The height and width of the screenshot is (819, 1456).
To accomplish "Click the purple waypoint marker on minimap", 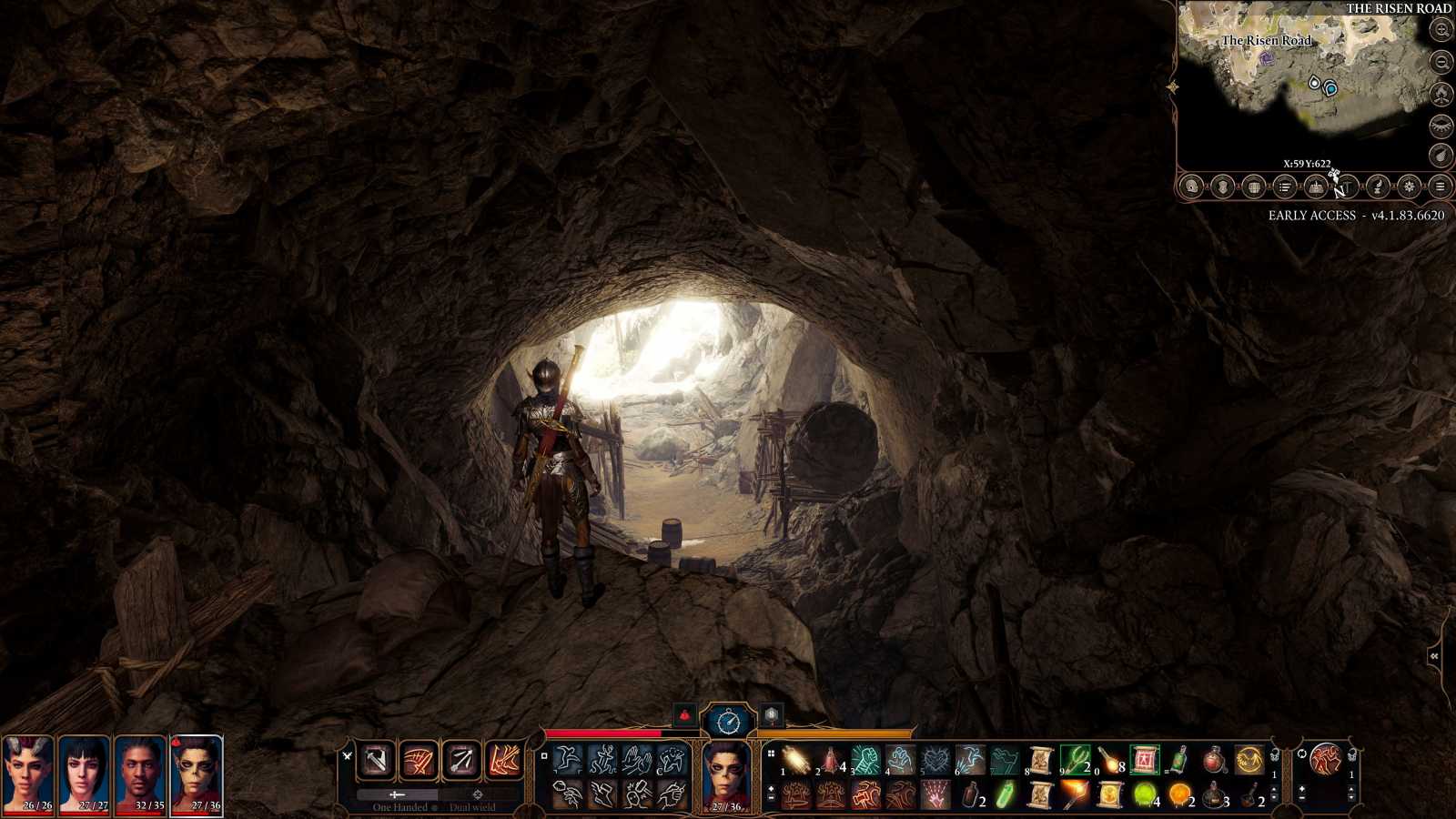I will tap(1267, 58).
